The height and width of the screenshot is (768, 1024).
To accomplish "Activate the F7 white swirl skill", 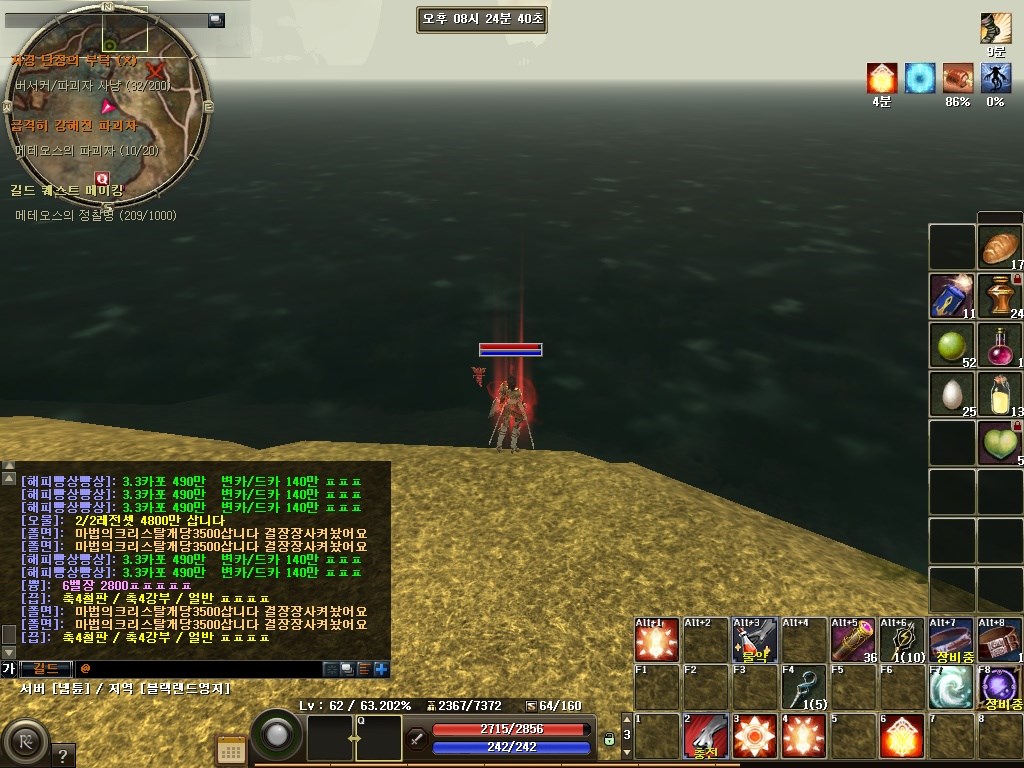I will click(951, 688).
